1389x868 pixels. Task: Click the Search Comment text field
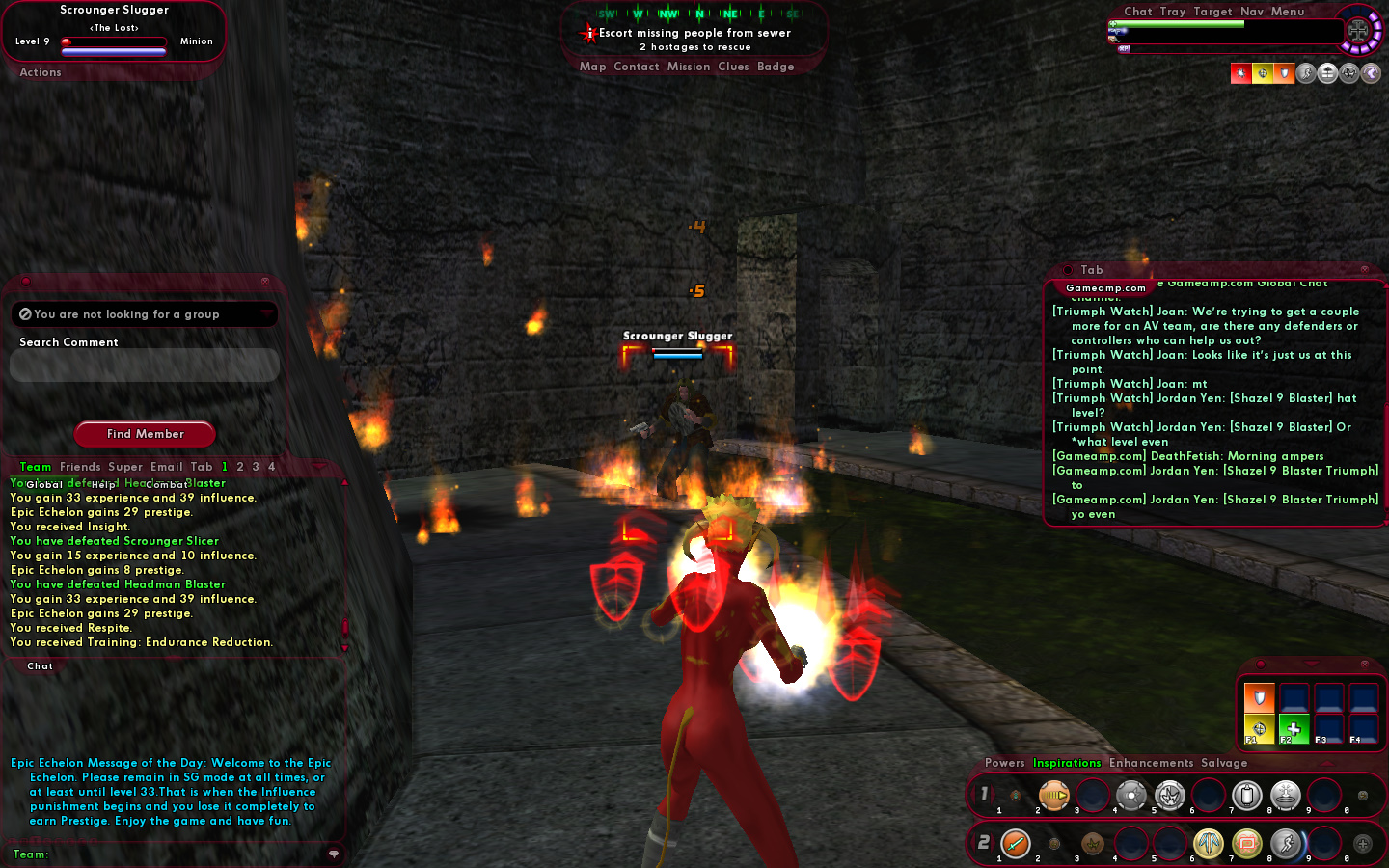145,366
